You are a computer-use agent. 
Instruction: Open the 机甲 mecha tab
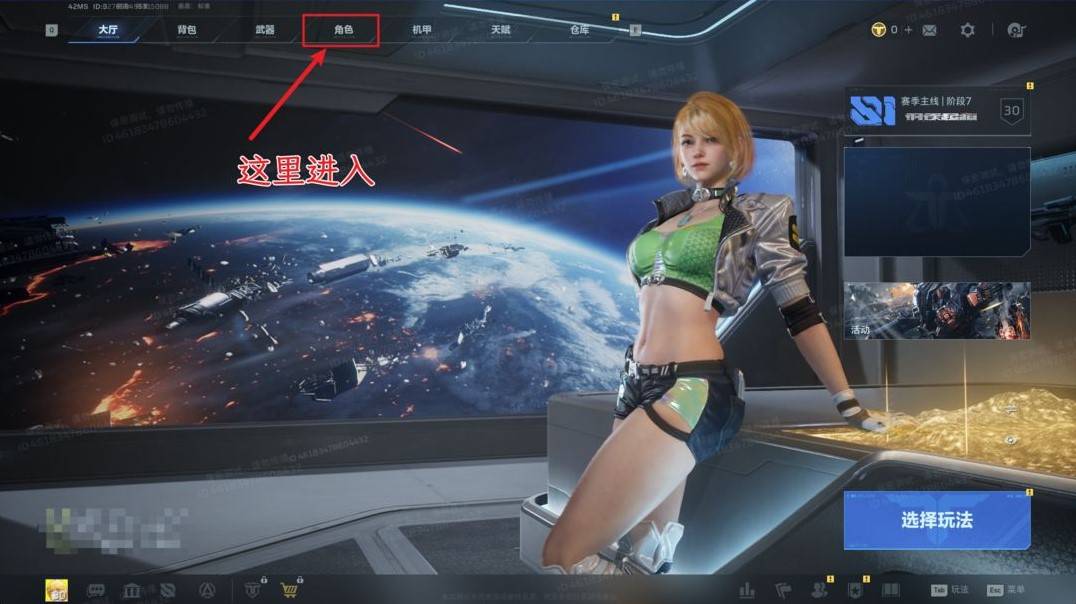pos(422,30)
